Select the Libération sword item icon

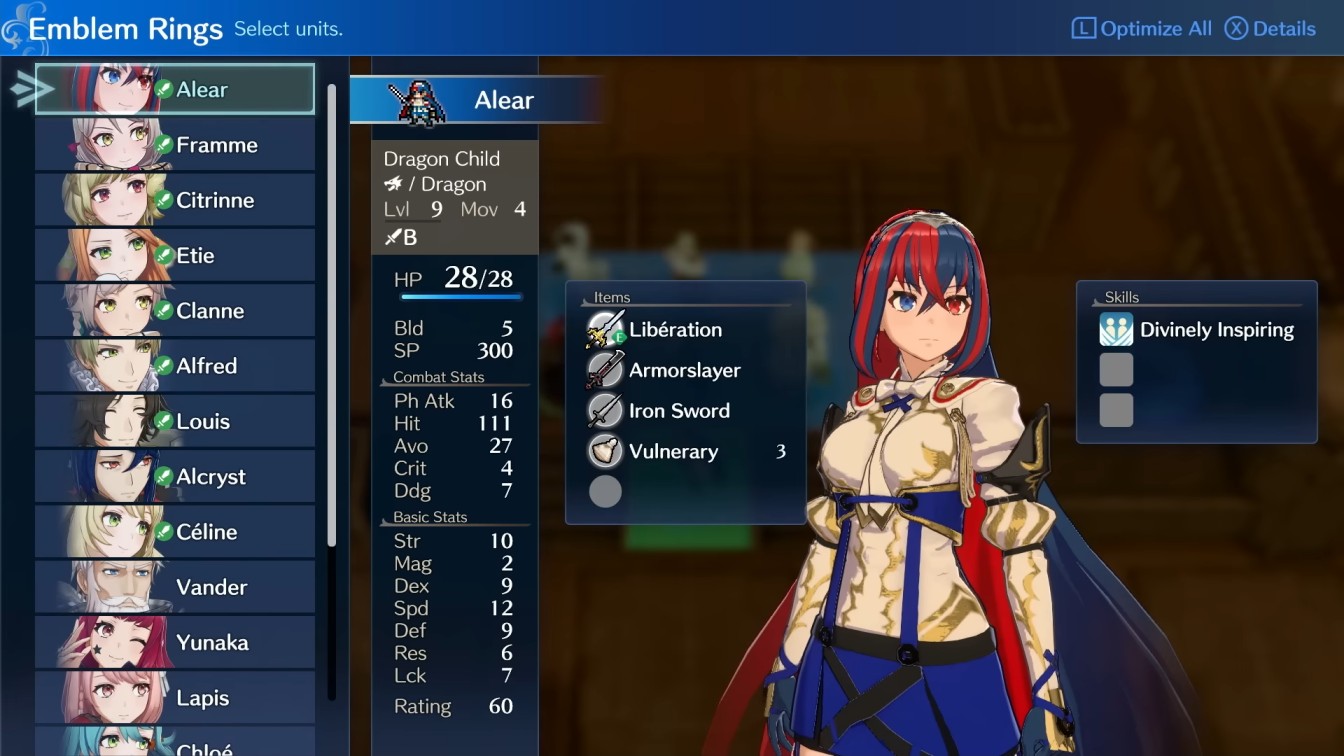click(x=604, y=329)
